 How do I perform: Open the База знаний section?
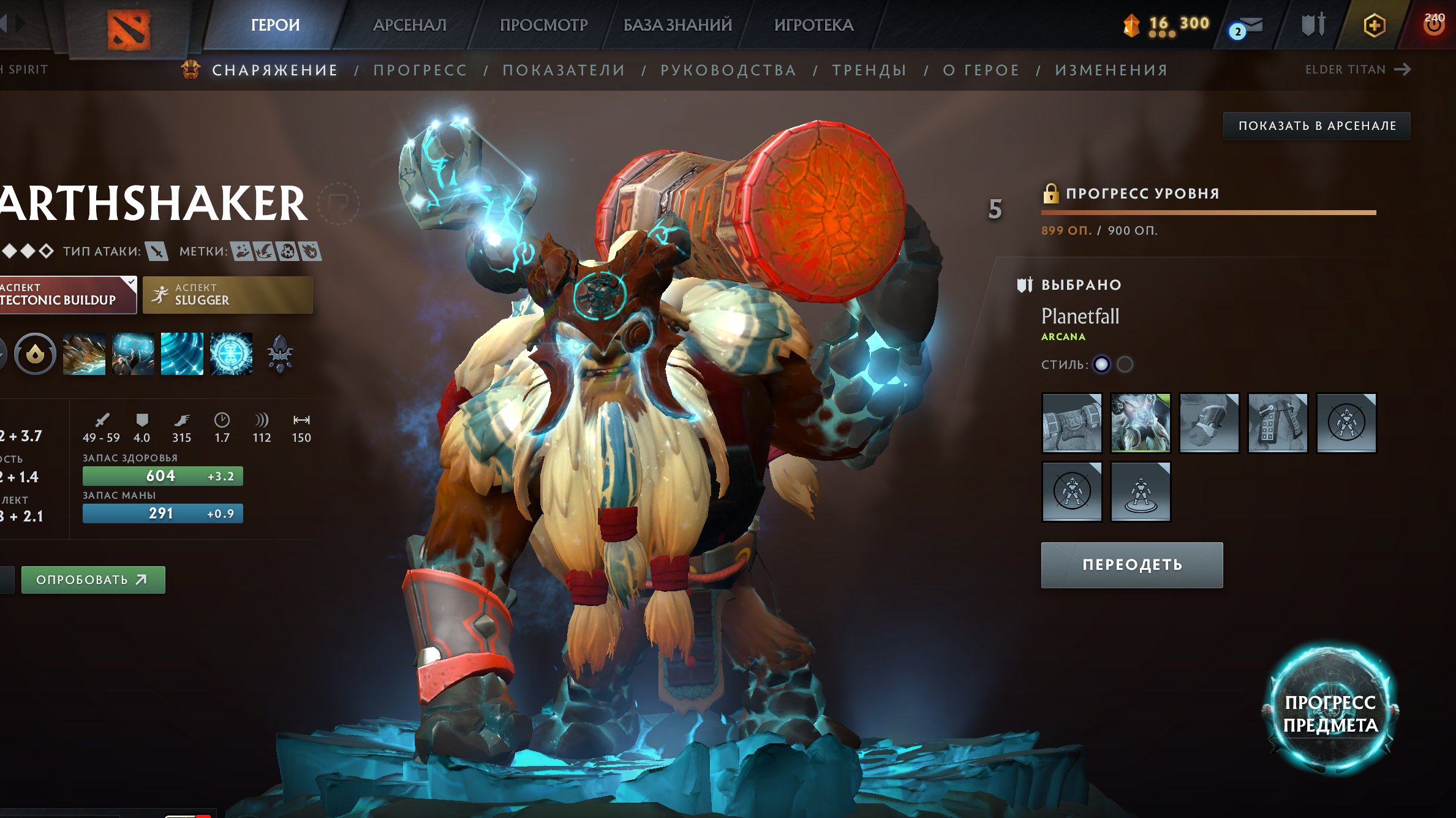pos(677,25)
